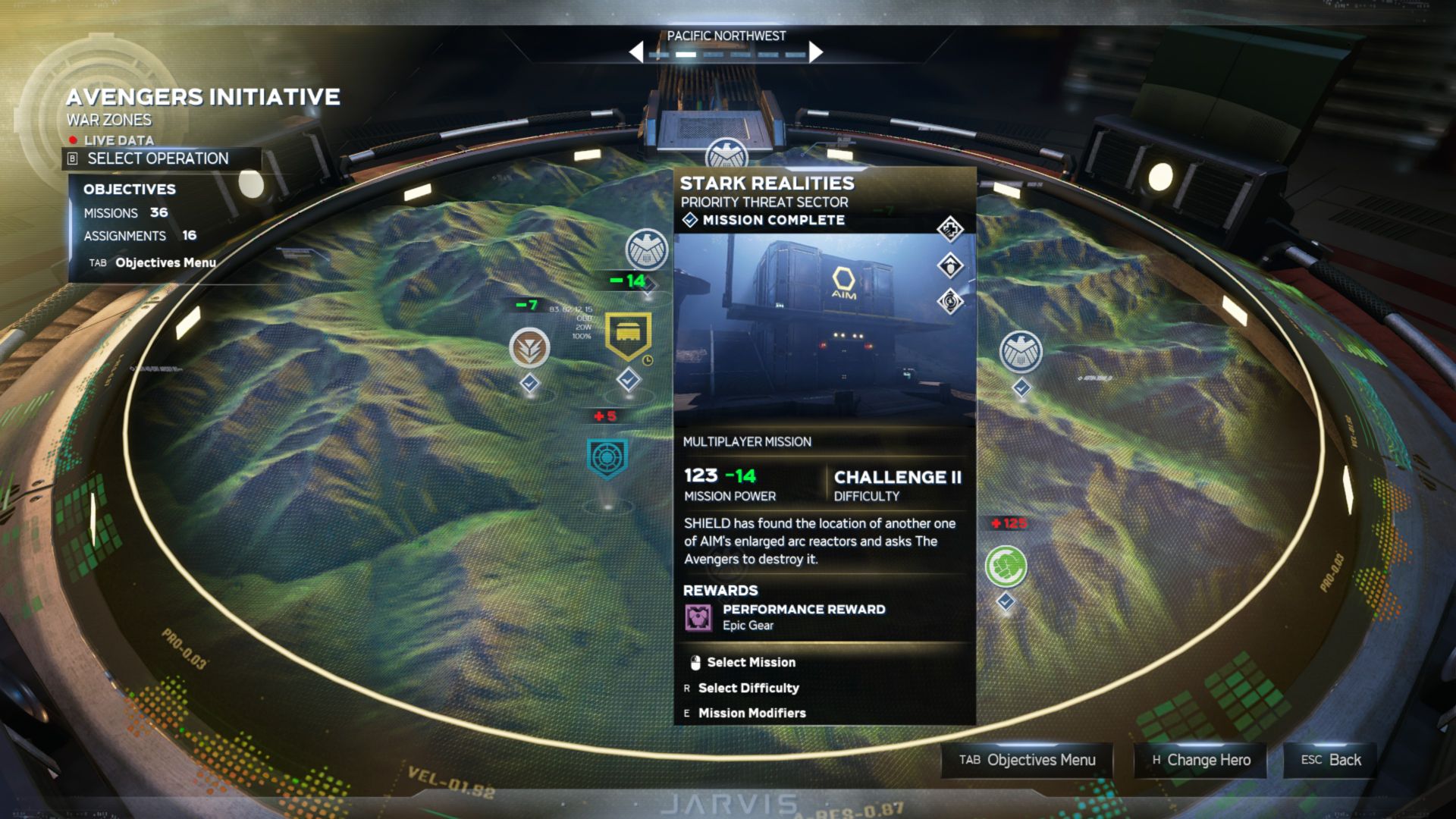The image size is (1456, 819).
Task: Select the SHIELD eagle icon on the right map
Action: click(x=1020, y=353)
